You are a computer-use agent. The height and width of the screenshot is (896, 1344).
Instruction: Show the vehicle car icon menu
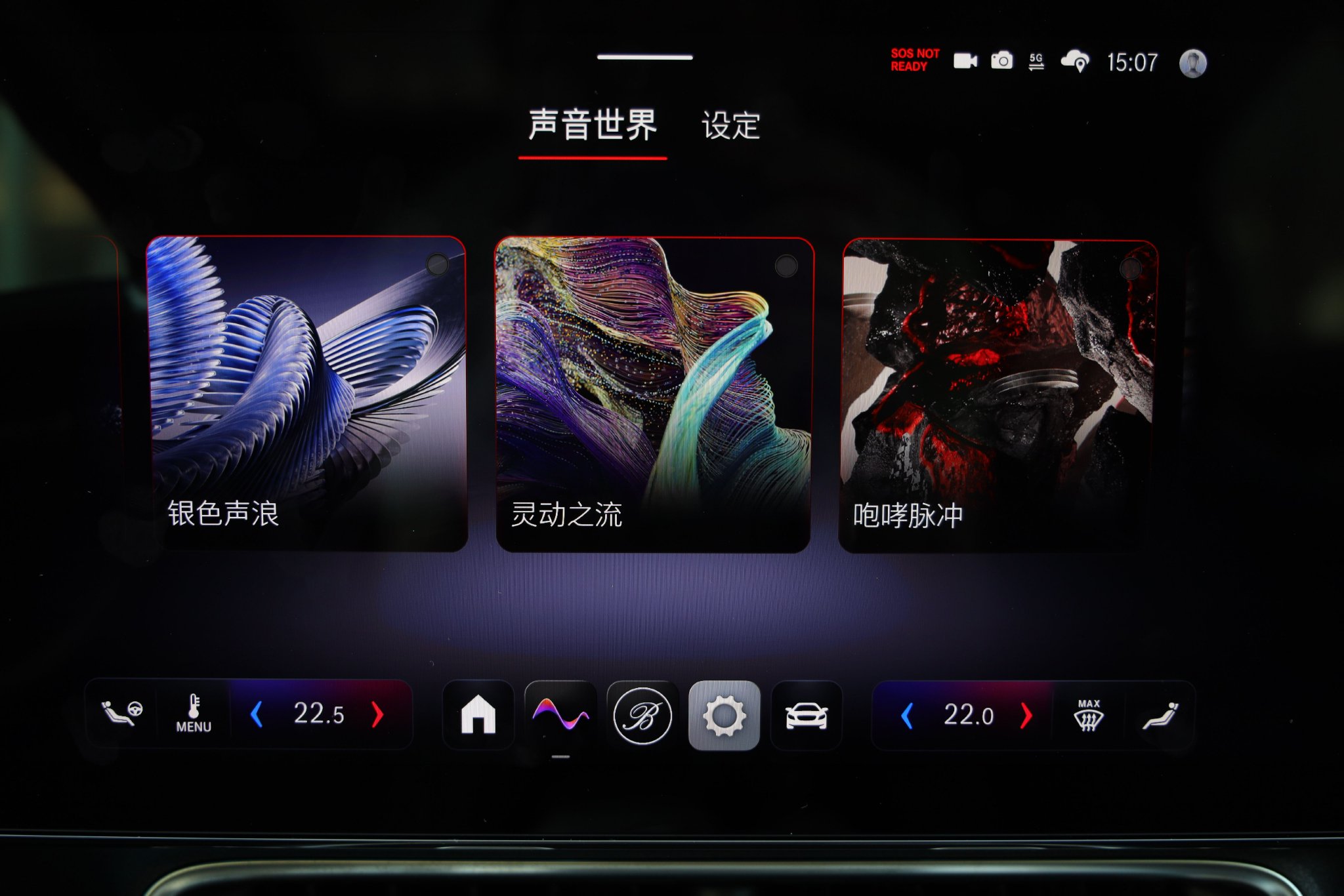(x=807, y=716)
